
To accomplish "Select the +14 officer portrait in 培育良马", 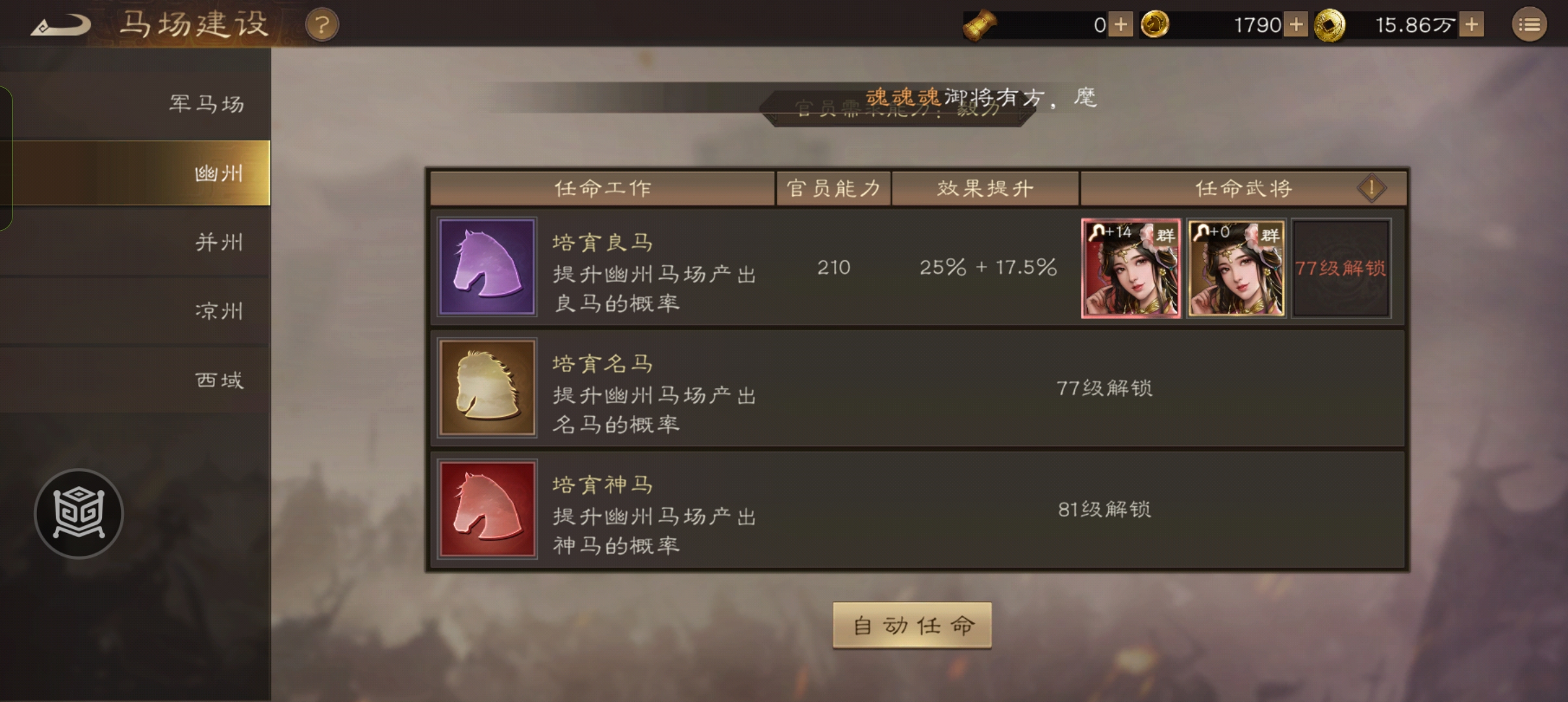I will (1130, 268).
